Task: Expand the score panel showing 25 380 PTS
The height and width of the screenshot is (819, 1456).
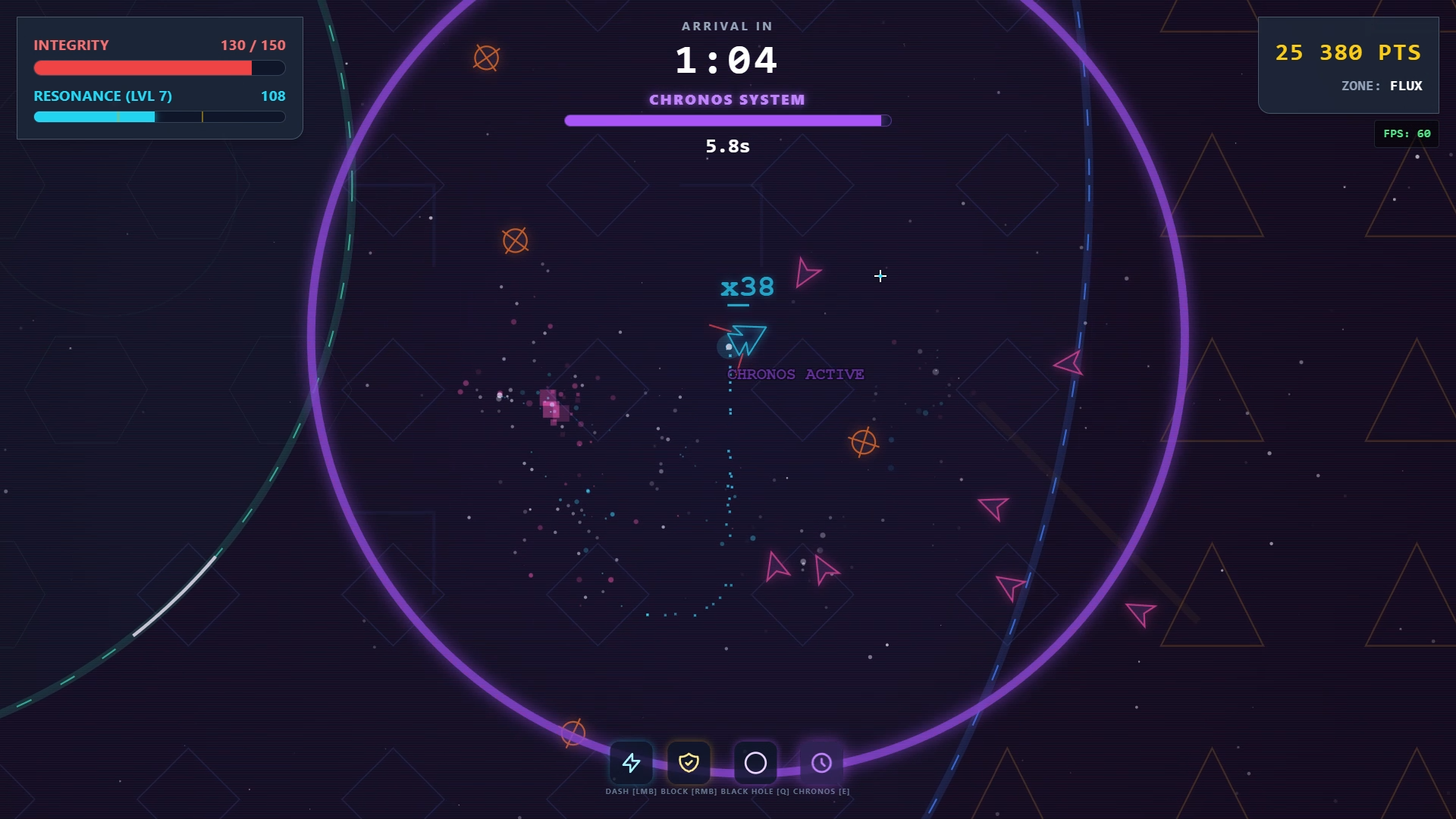Action: 1348,53
